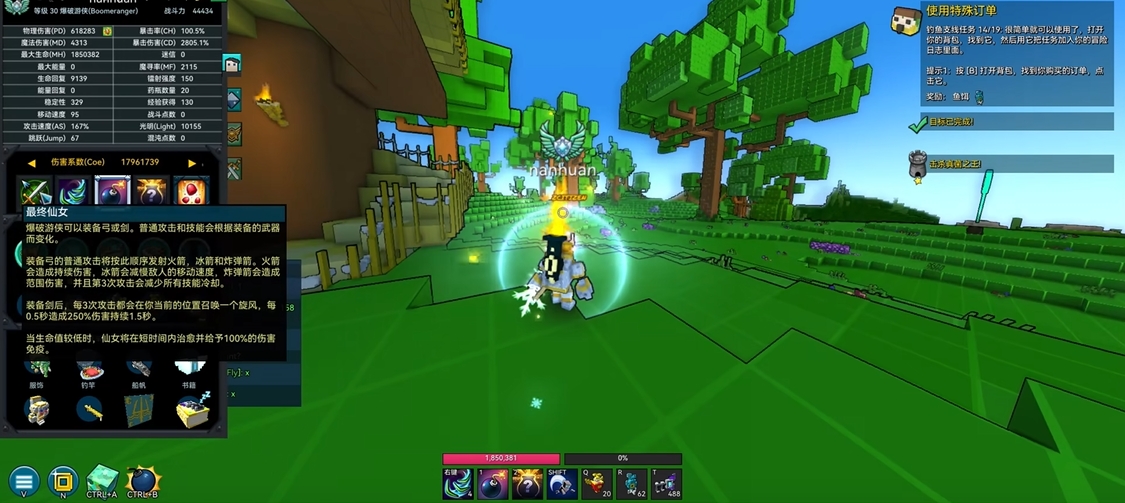Click the yellow square N button
This screenshot has height=503, width=1125.
63,481
